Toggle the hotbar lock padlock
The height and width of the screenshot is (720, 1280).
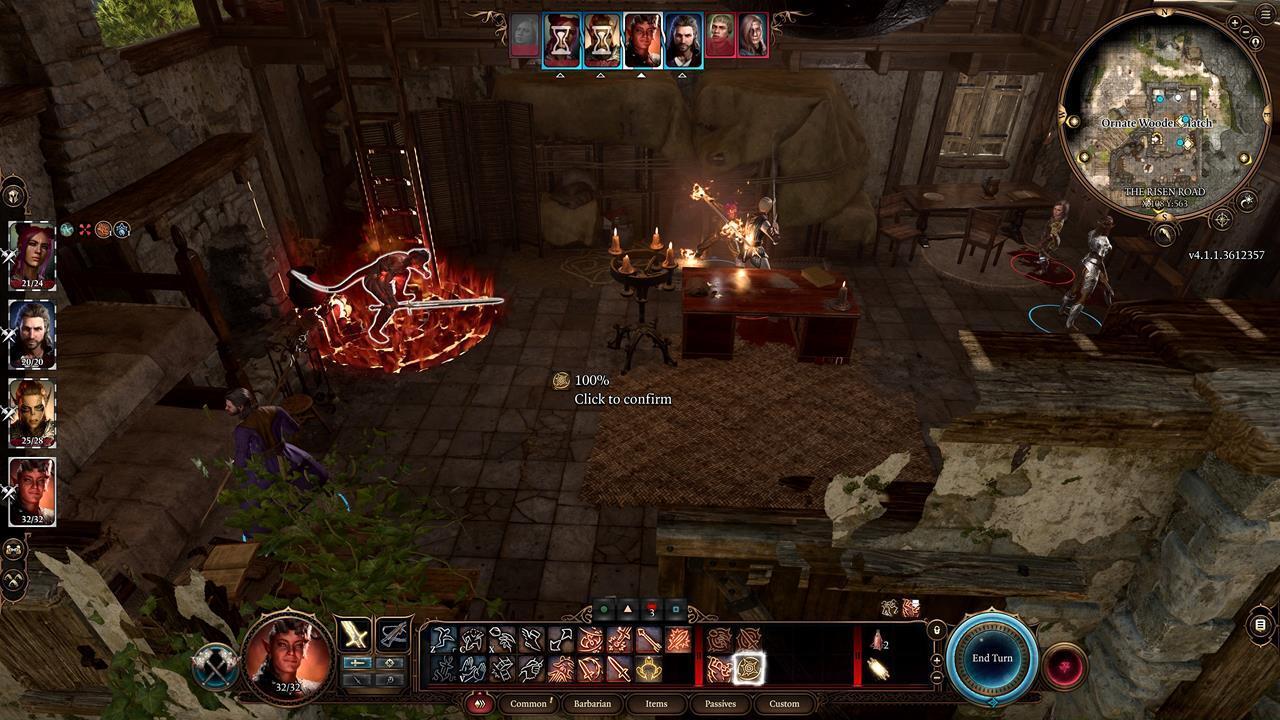point(936,630)
